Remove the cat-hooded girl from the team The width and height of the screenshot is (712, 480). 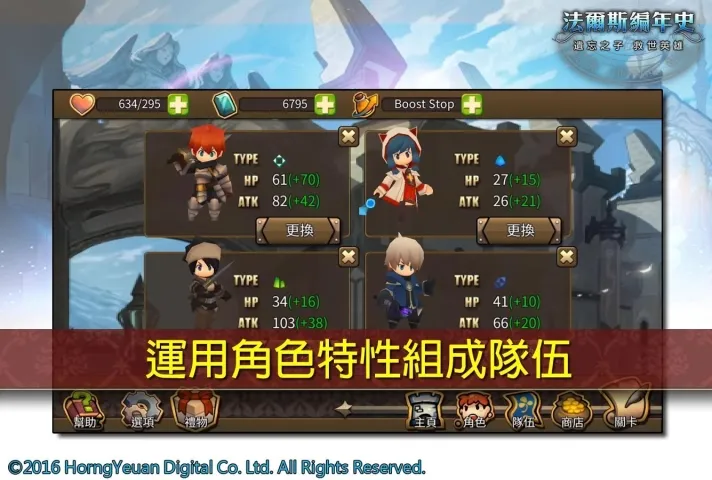[567, 137]
